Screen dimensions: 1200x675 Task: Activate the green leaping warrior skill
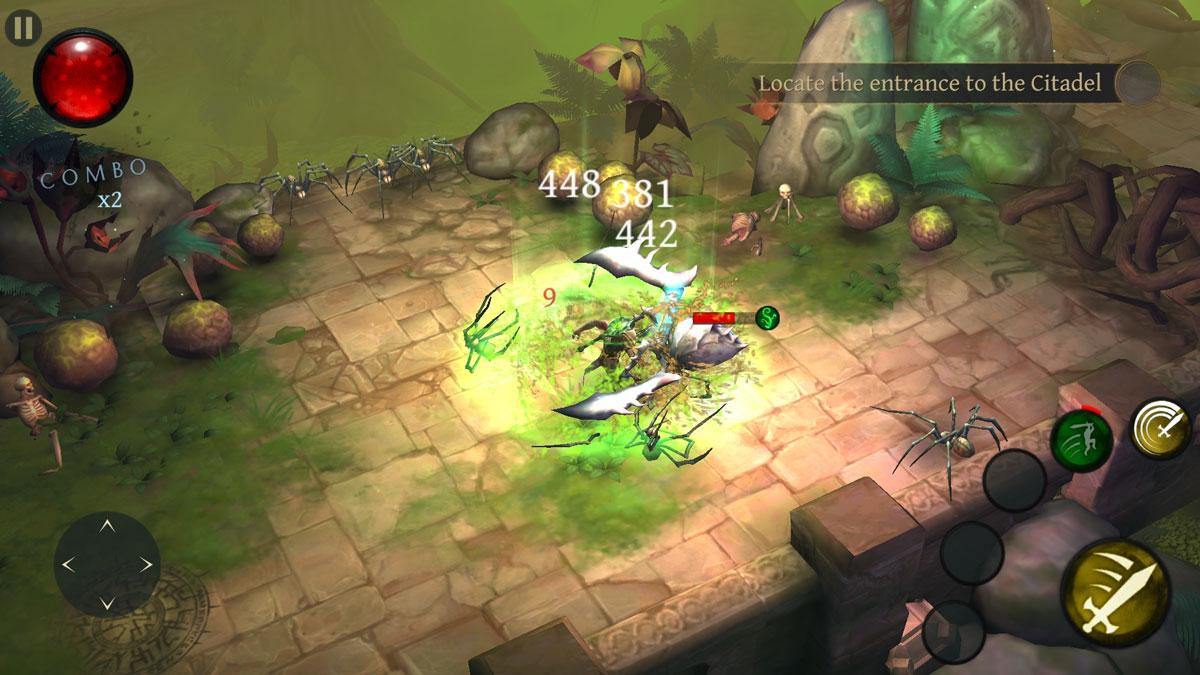point(1081,440)
